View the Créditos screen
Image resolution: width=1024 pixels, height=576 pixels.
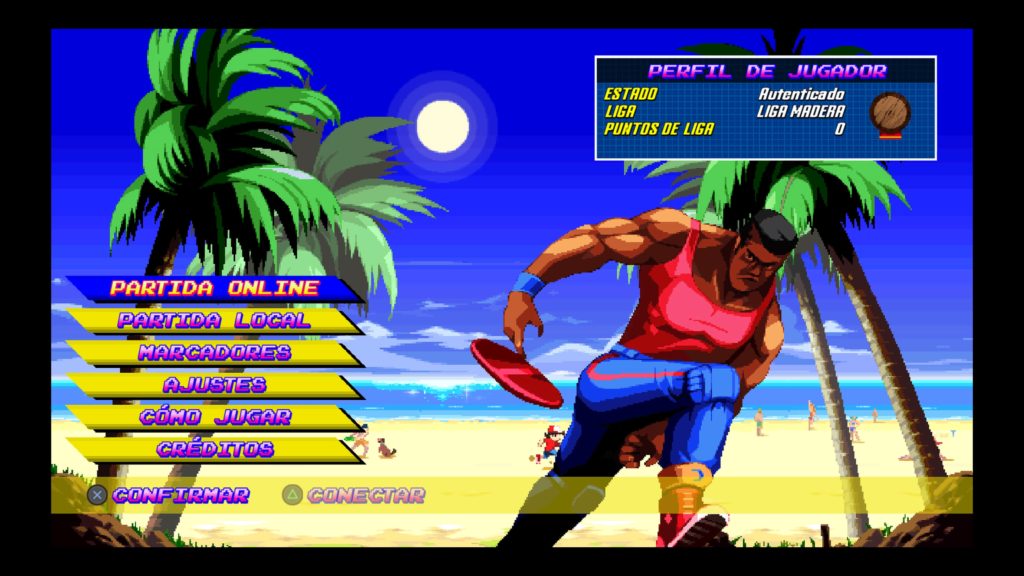(x=214, y=449)
